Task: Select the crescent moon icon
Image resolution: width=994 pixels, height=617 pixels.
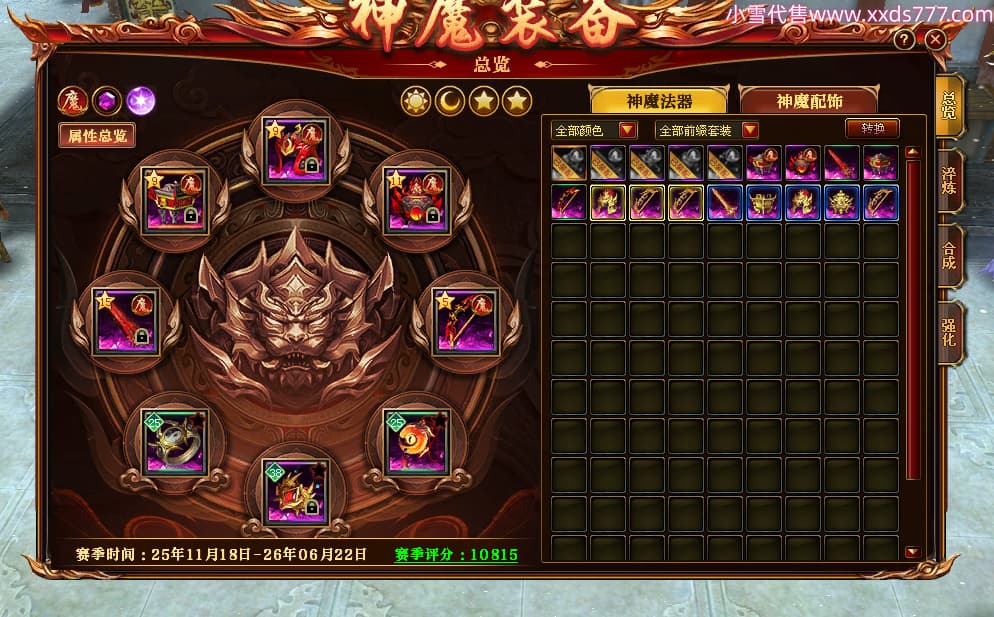Action: [x=449, y=101]
